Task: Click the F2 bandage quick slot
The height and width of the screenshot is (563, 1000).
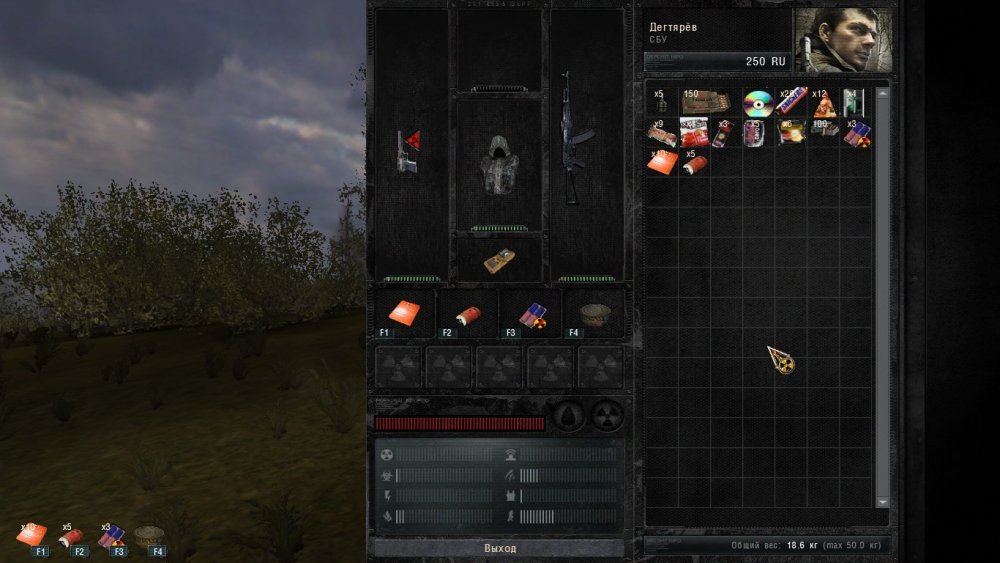Action: [x=468, y=314]
